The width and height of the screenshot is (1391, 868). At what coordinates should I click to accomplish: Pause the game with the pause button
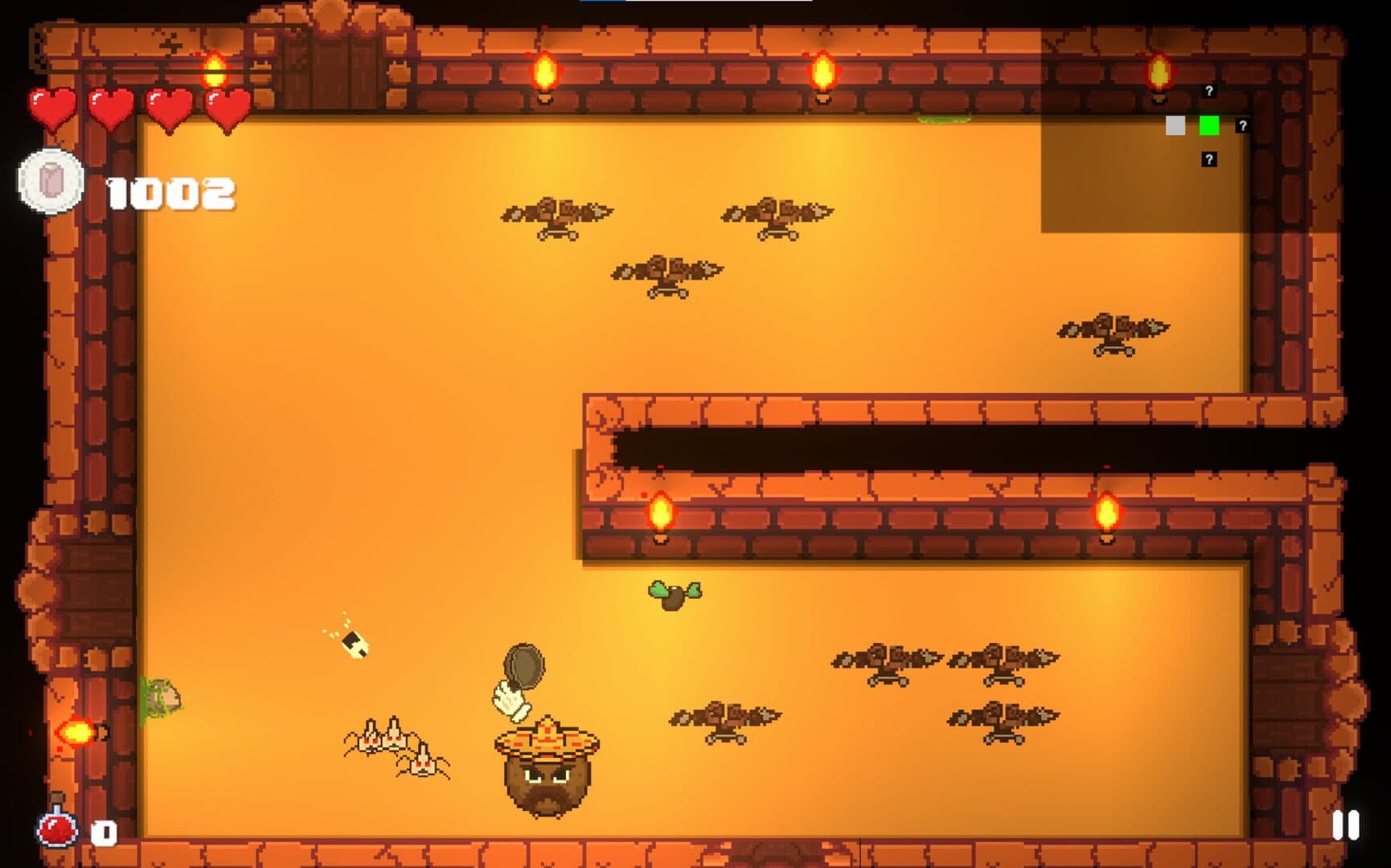point(1345,825)
